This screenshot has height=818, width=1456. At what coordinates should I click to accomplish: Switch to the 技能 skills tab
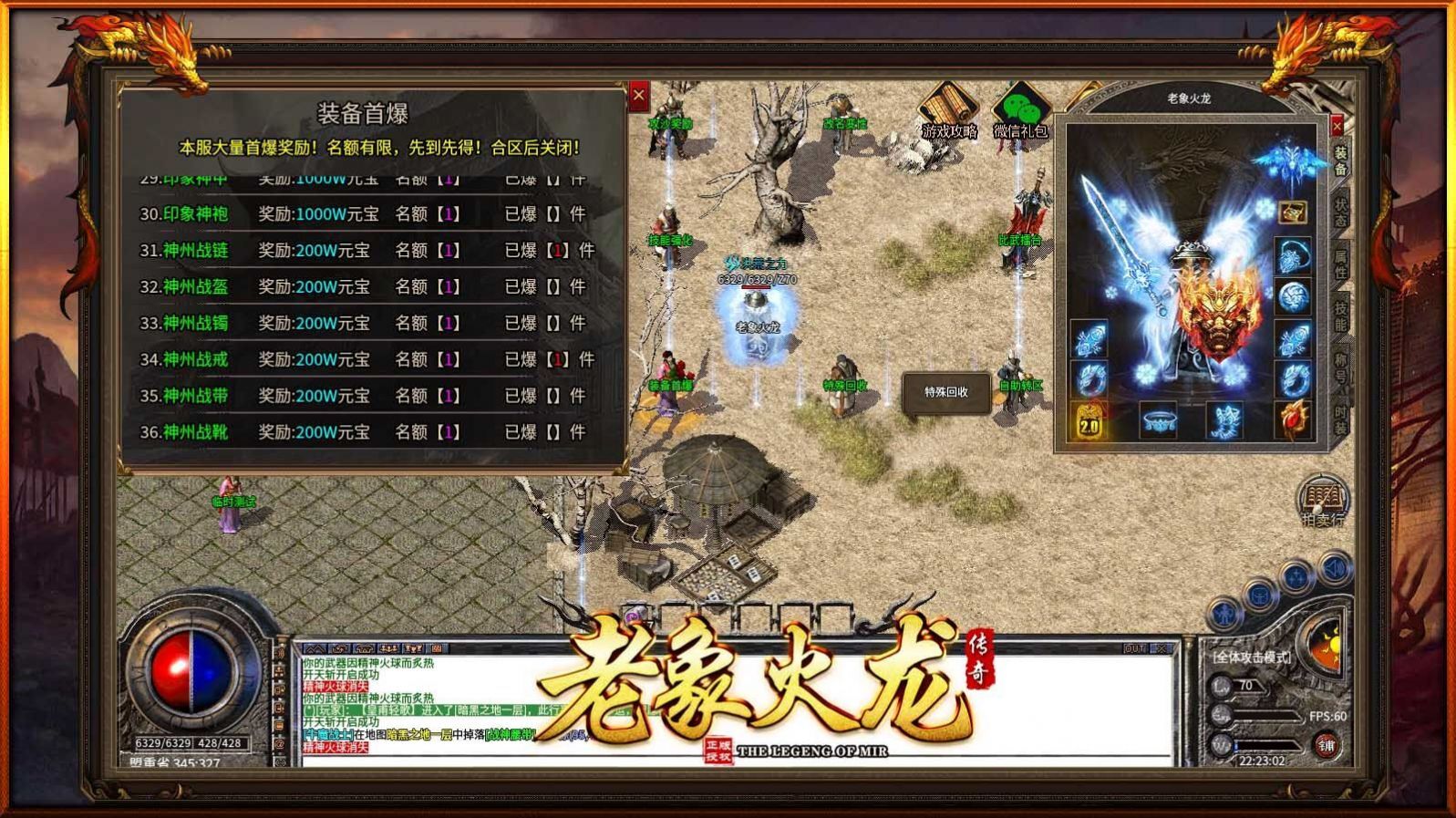coord(1337,315)
